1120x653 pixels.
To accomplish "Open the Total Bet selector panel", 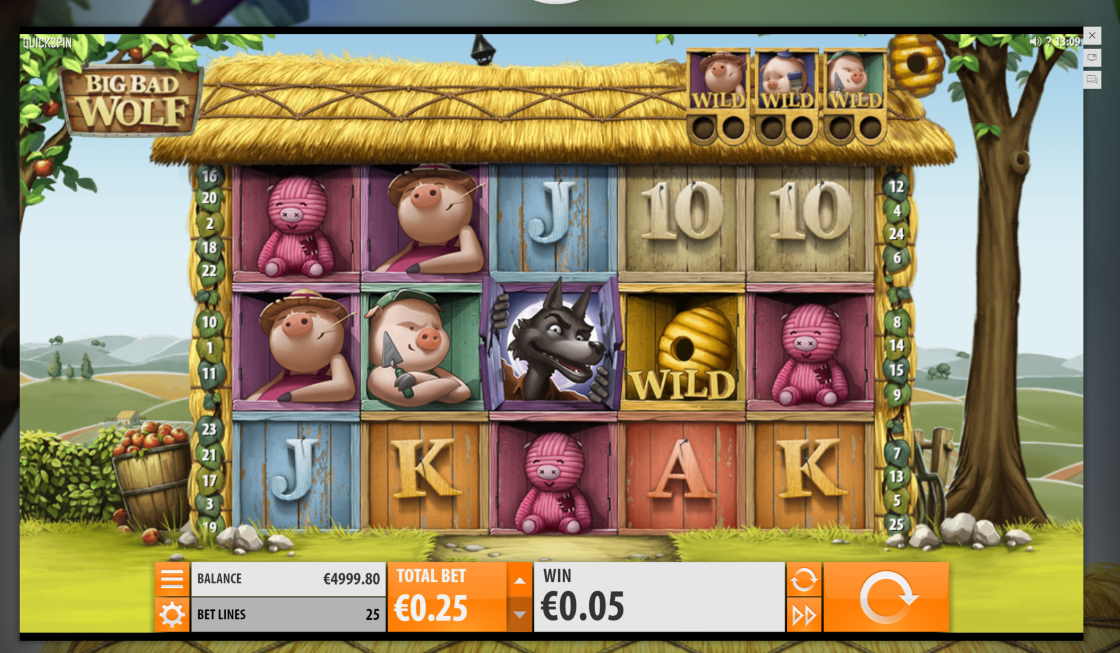I will (x=447, y=597).
